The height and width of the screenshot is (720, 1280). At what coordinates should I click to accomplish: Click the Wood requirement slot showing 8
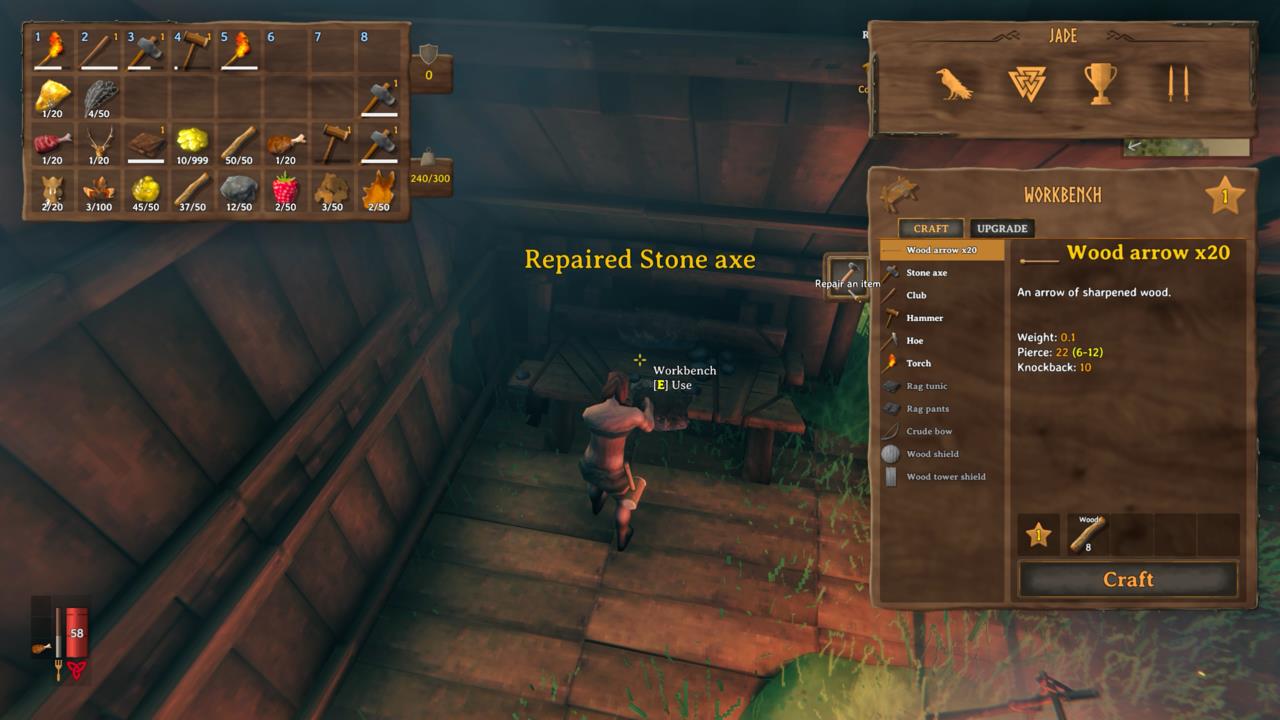[x=1090, y=535]
